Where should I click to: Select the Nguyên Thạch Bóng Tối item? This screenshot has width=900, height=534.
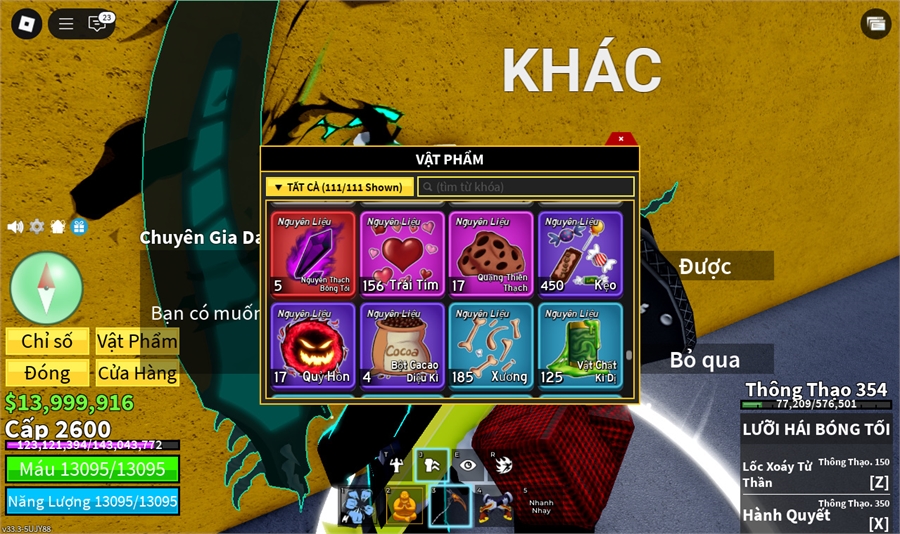313,253
